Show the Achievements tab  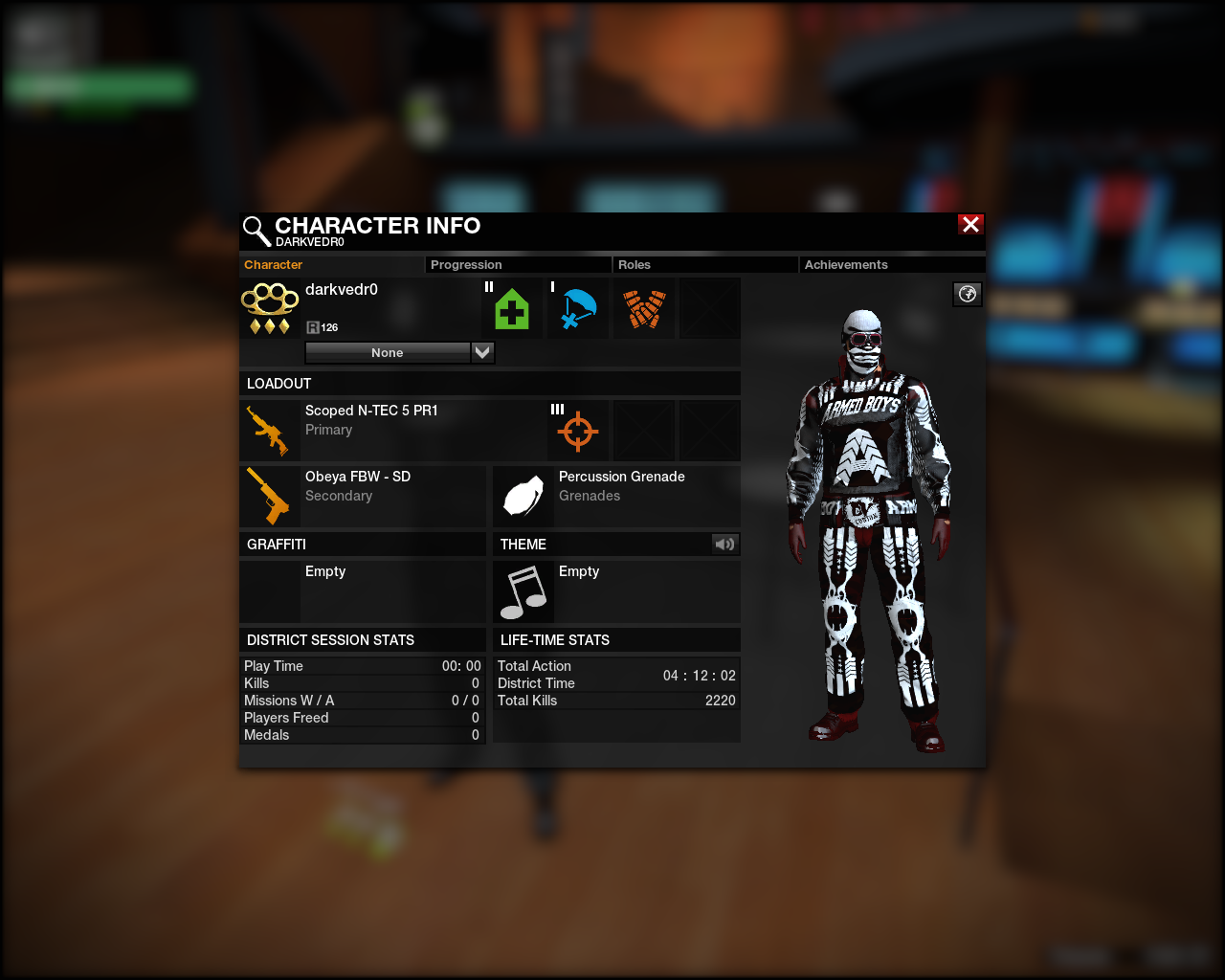point(891,265)
